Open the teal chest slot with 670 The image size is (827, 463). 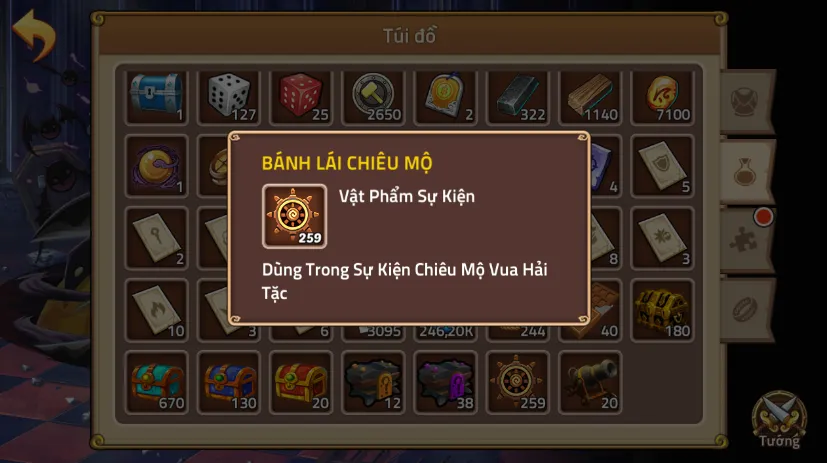(157, 382)
